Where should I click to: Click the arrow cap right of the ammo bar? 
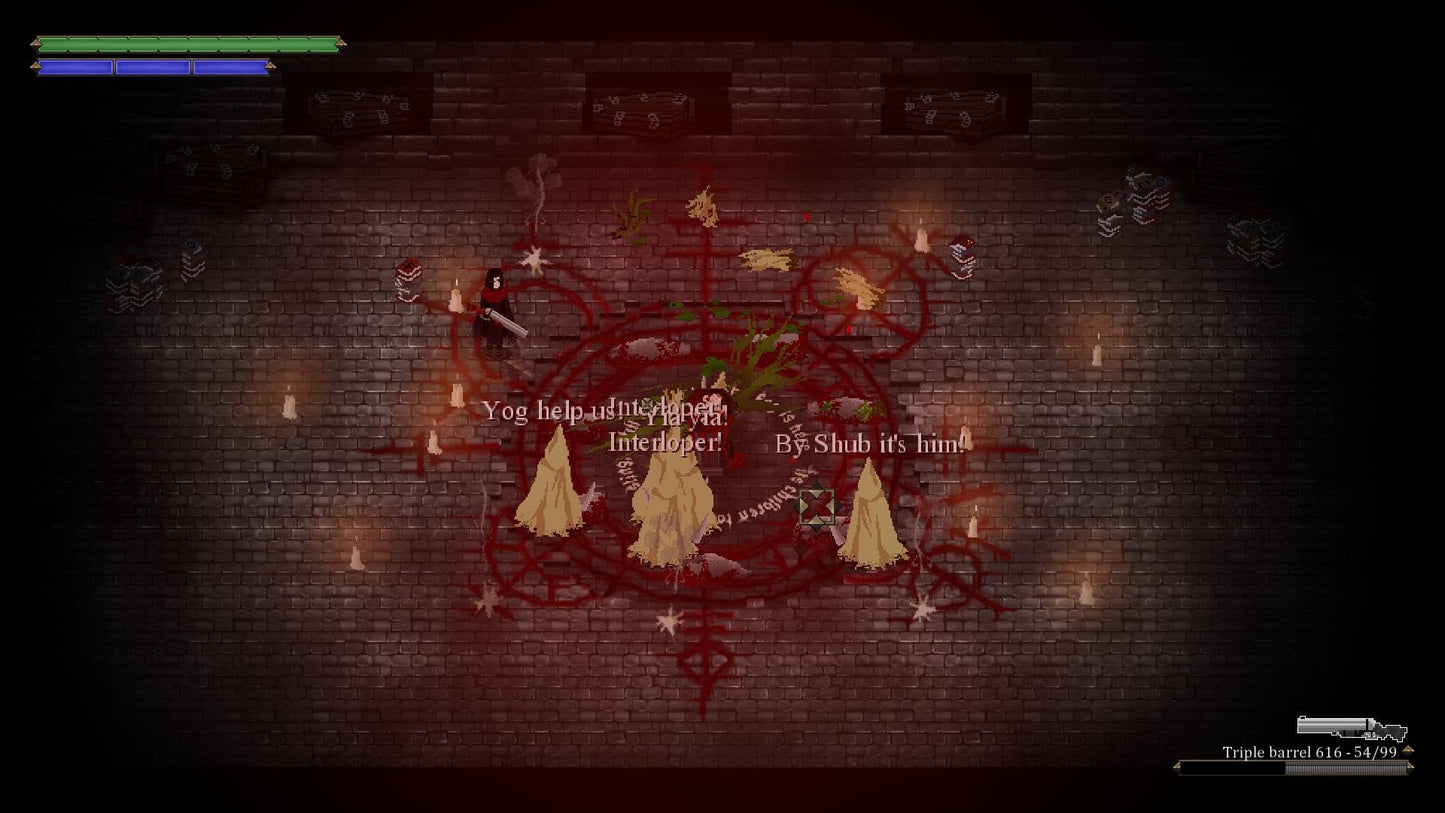pos(1409,766)
